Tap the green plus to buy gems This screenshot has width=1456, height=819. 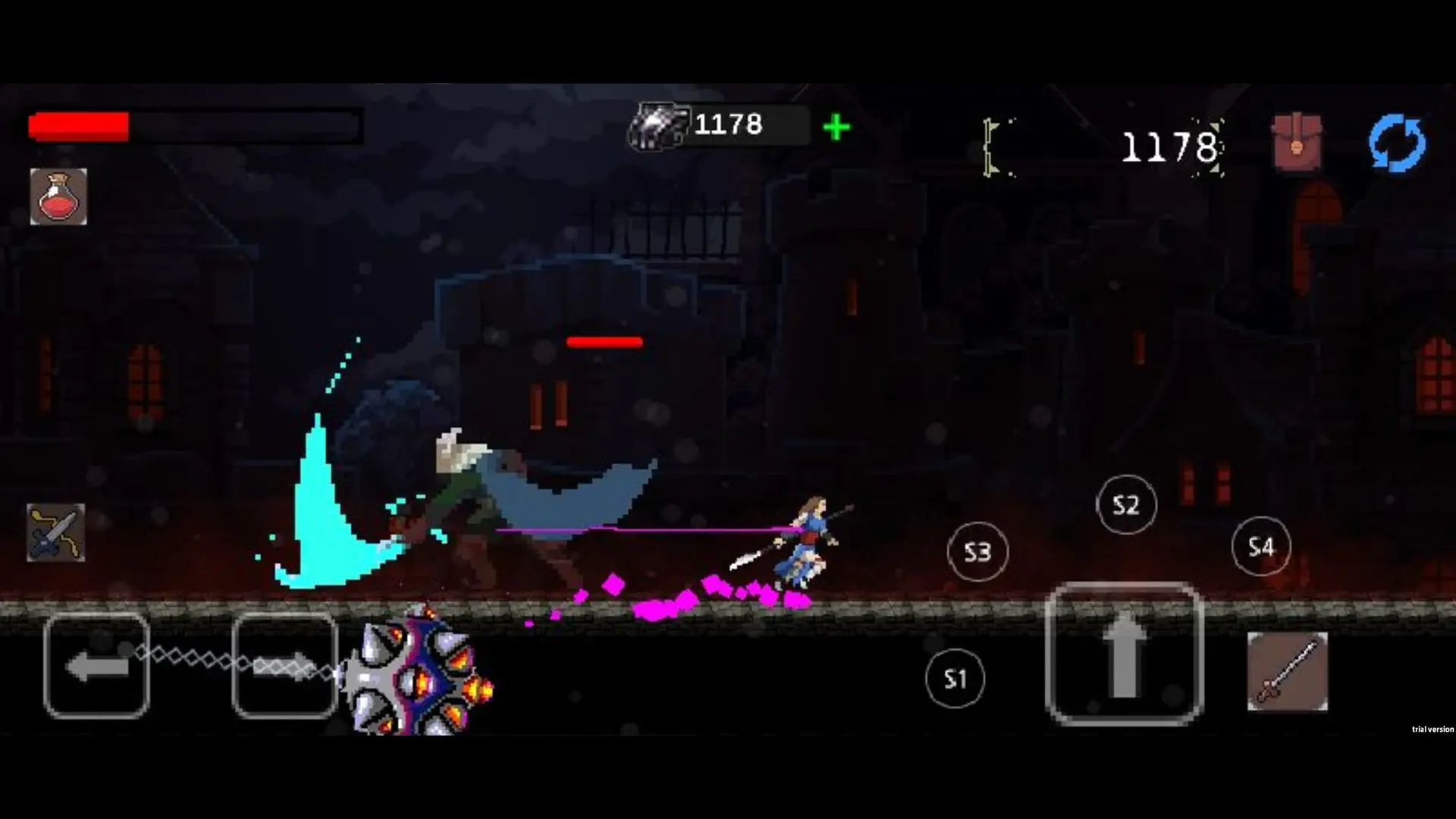[x=836, y=126]
